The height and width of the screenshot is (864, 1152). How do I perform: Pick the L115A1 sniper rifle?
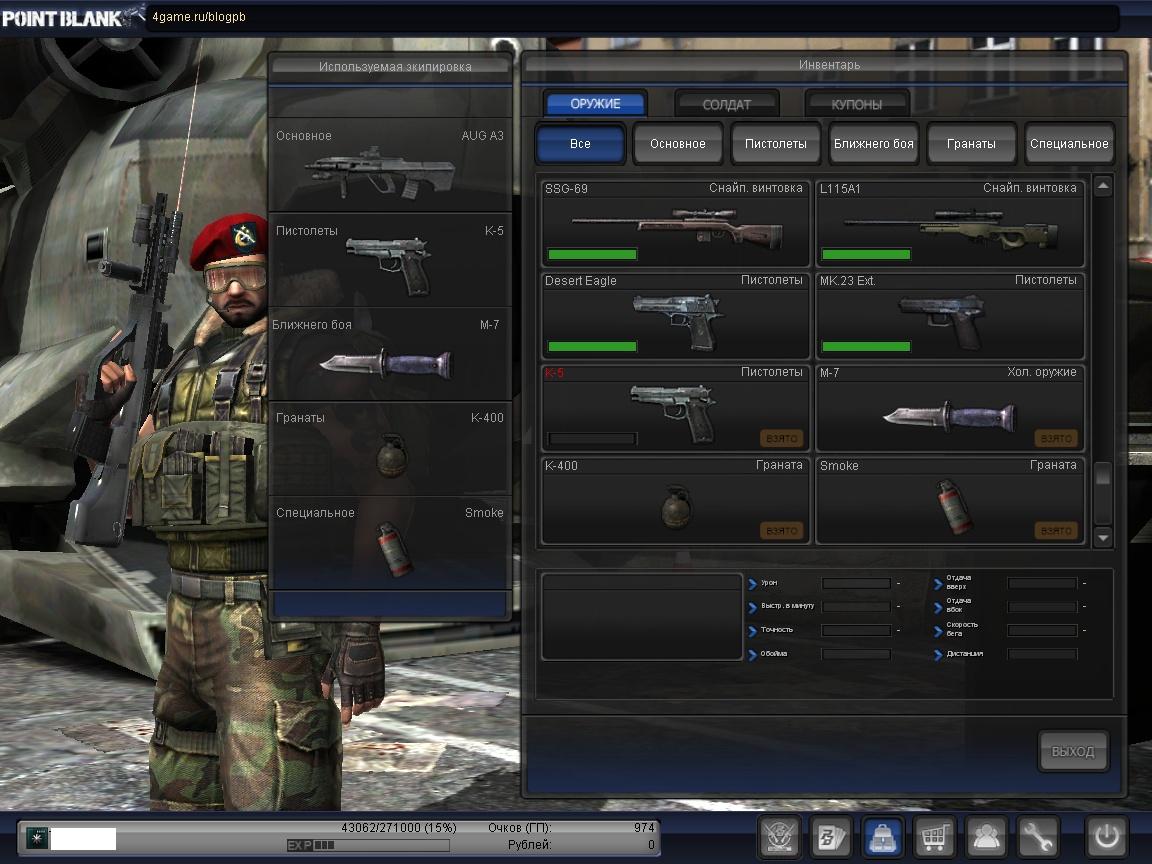(949, 223)
